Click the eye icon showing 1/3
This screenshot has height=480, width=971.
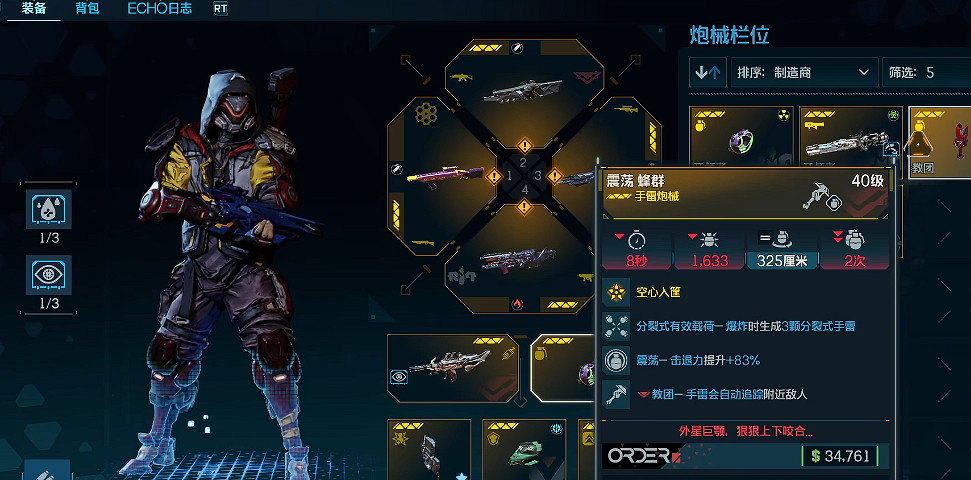49,275
